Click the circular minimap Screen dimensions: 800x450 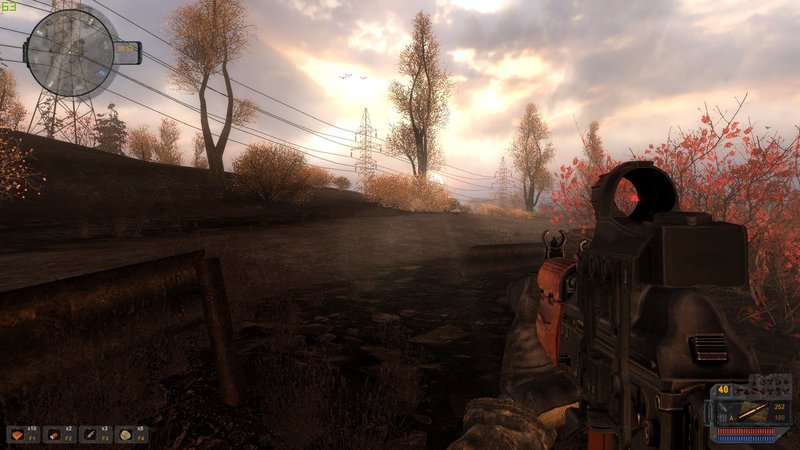click(x=69, y=52)
